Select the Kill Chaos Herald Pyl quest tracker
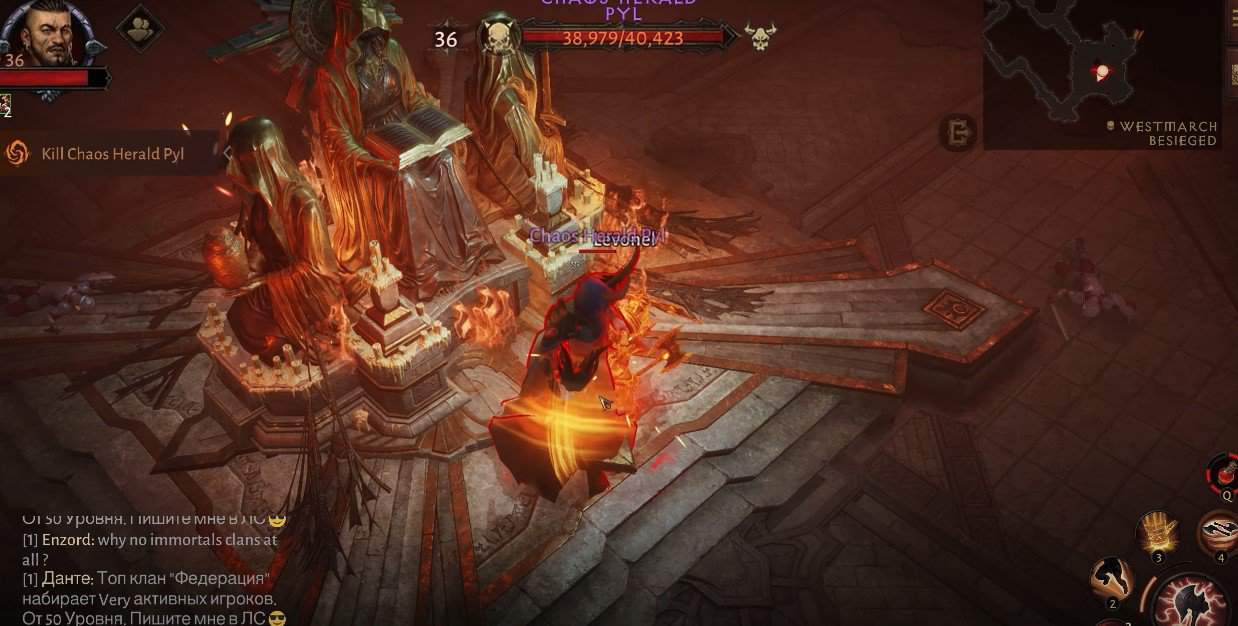This screenshot has height=626, width=1238. point(112,154)
